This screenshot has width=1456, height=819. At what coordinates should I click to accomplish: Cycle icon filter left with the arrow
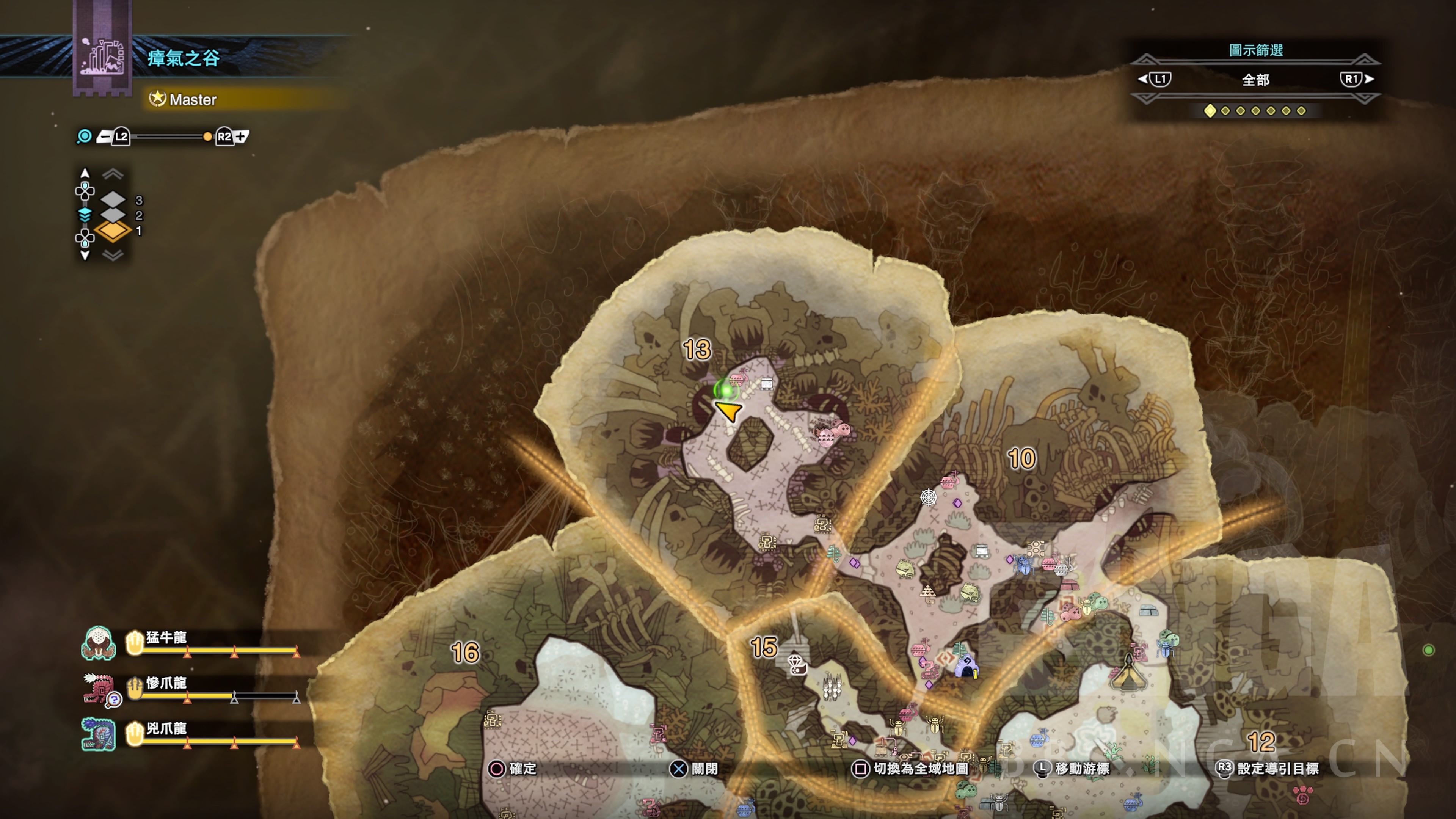point(1142,79)
